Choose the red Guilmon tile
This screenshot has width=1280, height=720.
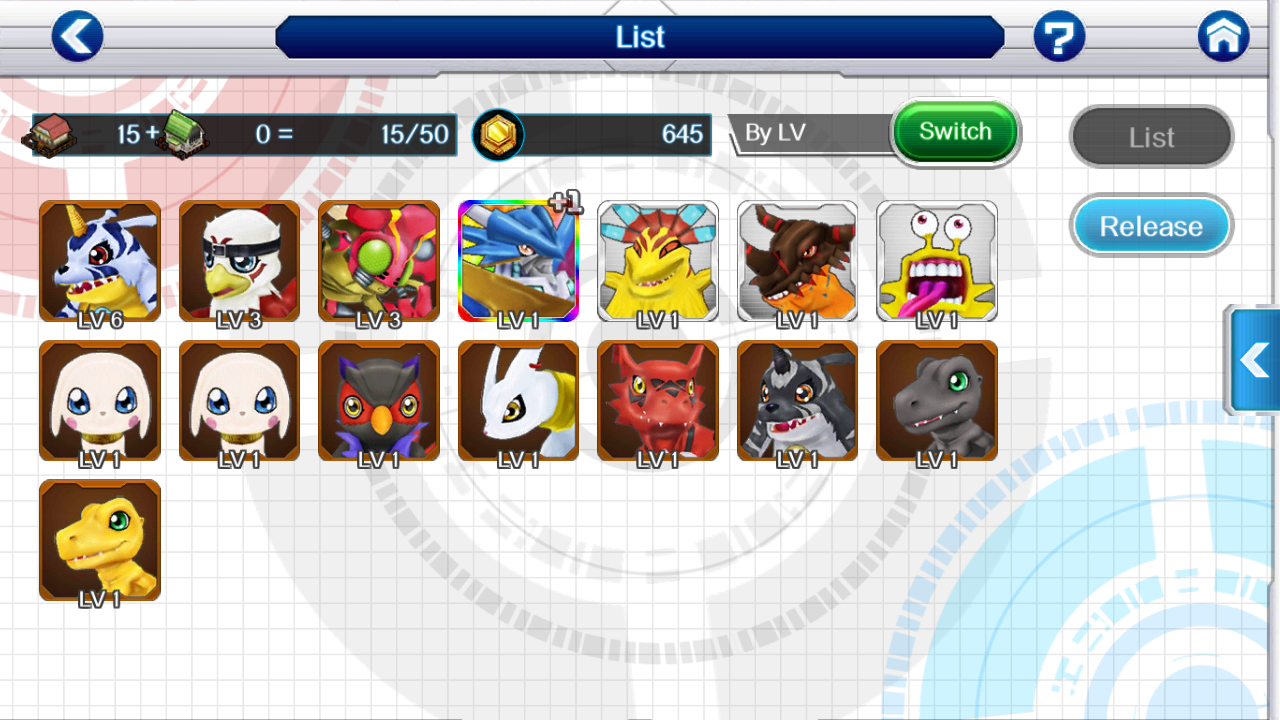click(658, 400)
